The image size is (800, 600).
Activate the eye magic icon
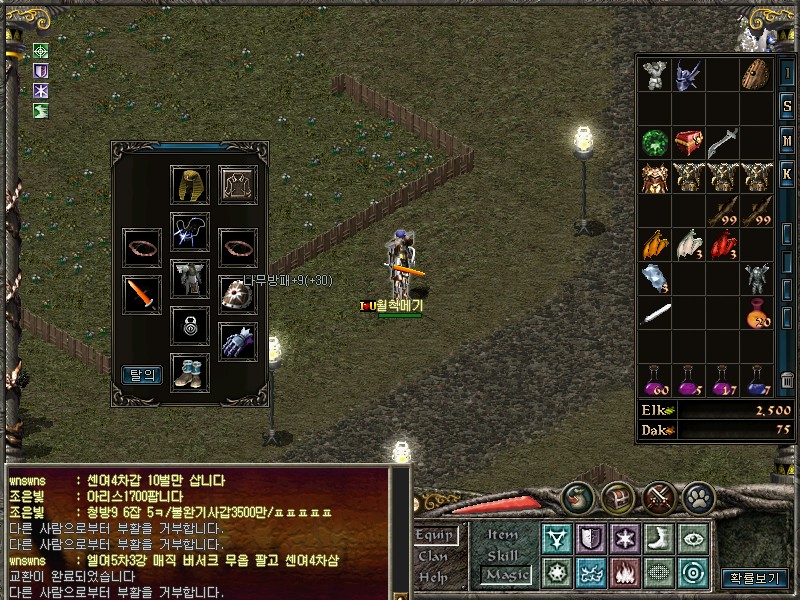691,539
